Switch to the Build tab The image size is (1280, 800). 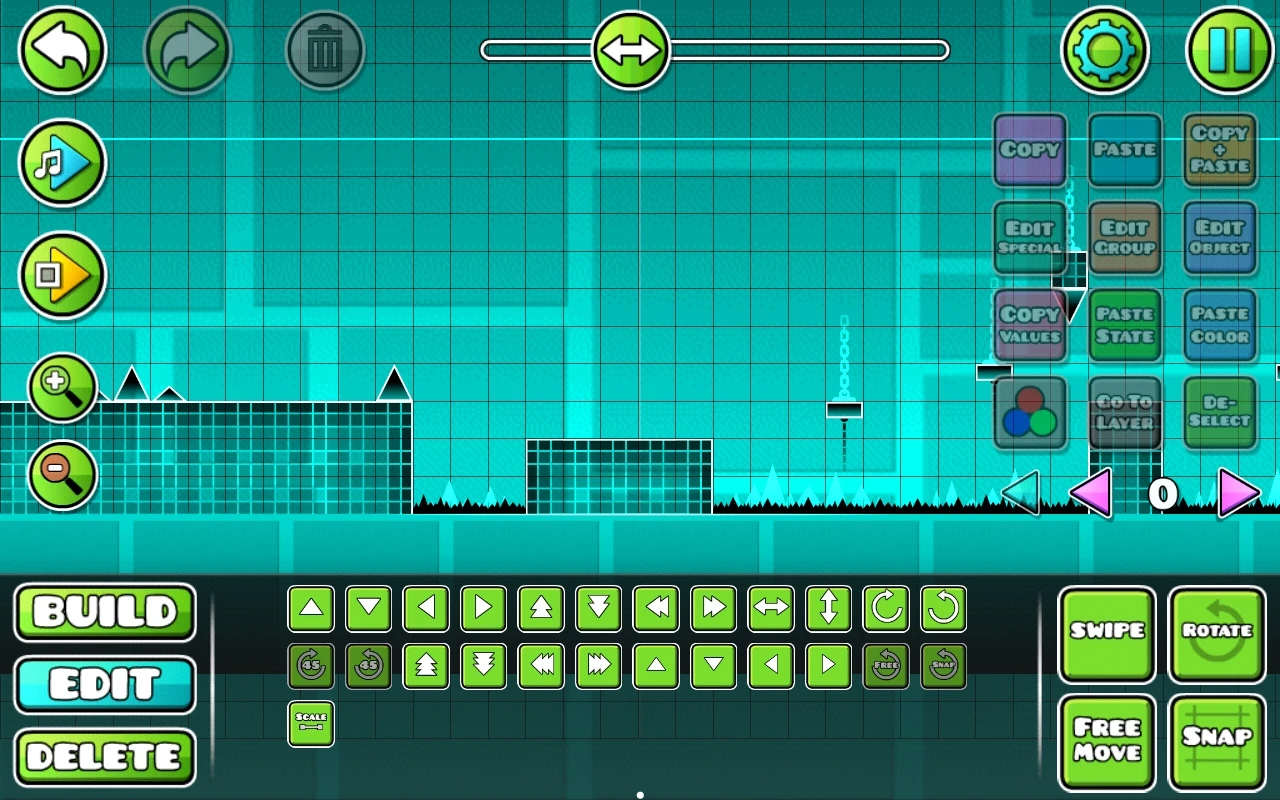(x=104, y=613)
